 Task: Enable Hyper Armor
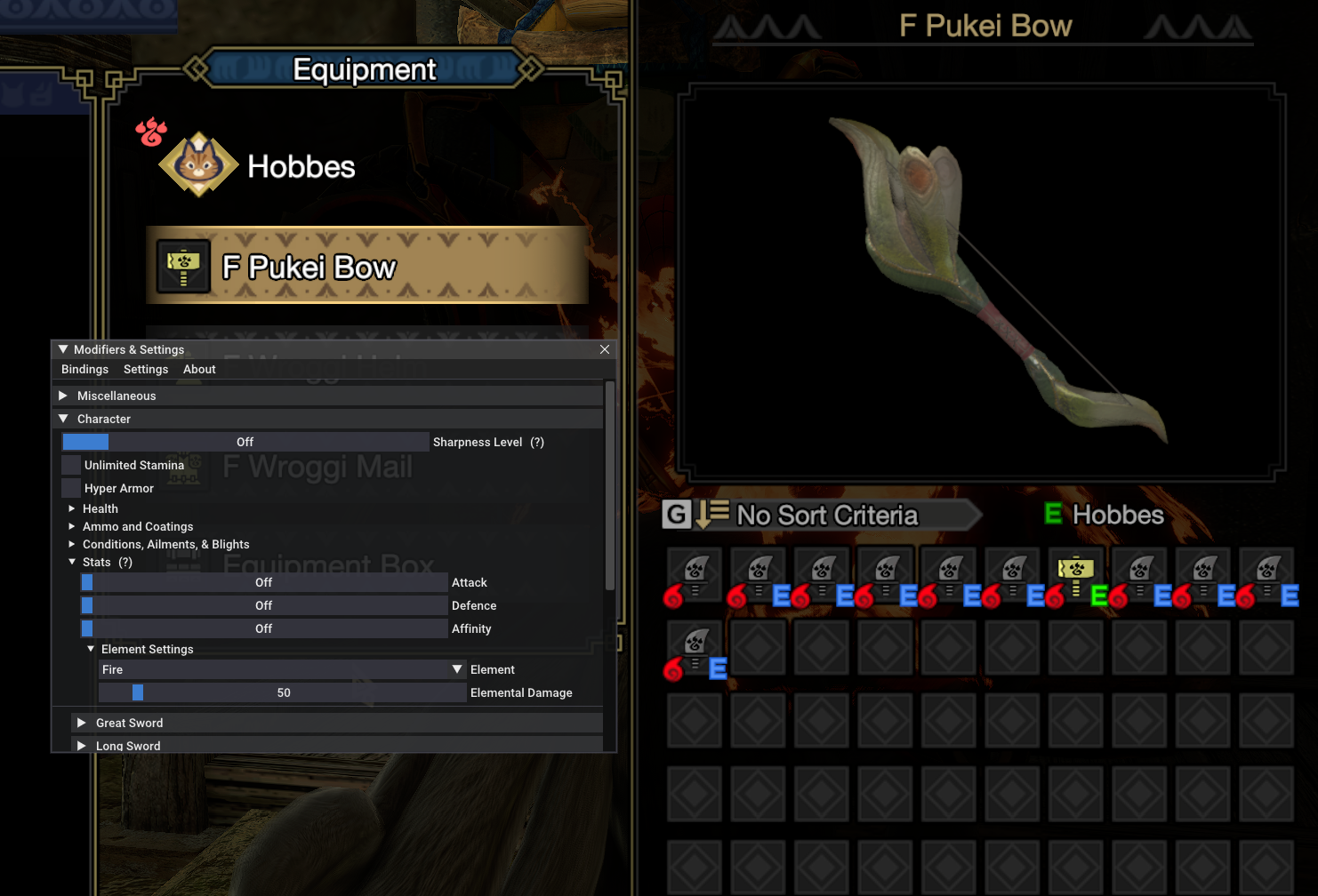coord(71,488)
